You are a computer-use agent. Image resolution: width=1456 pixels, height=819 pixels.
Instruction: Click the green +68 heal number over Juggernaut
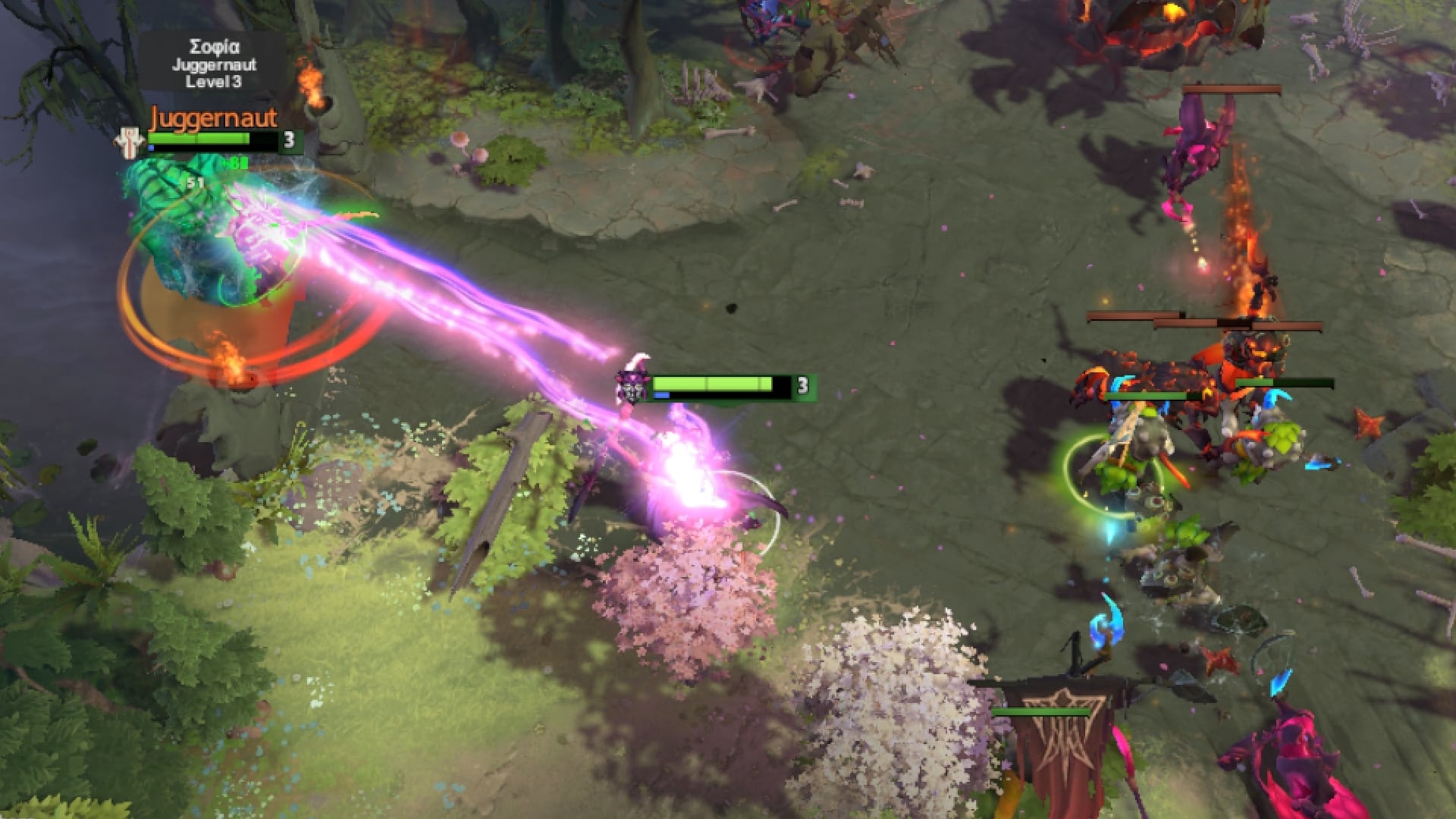coord(234,163)
